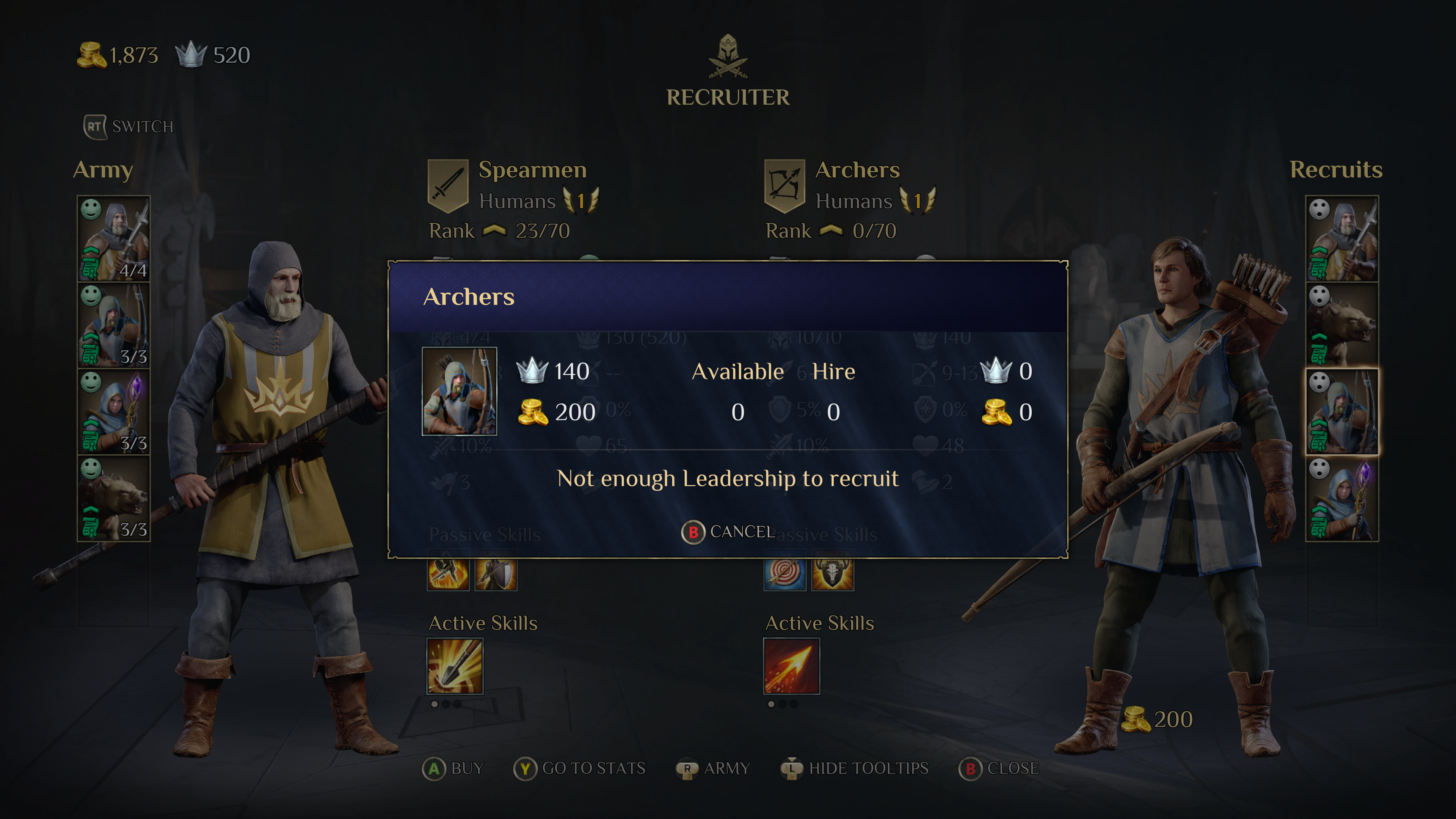Switch to the Army view
This screenshot has width=1456, height=819.
pos(713,768)
